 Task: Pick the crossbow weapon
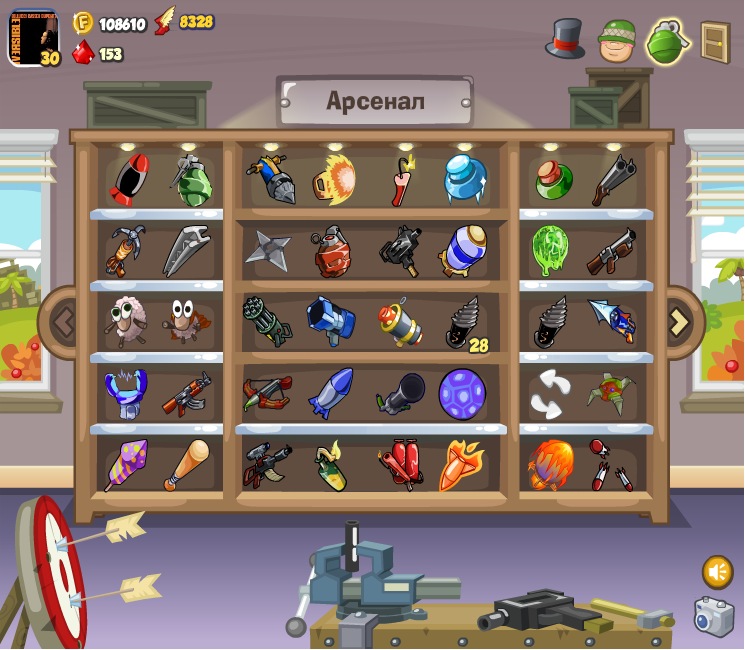pos(267,394)
